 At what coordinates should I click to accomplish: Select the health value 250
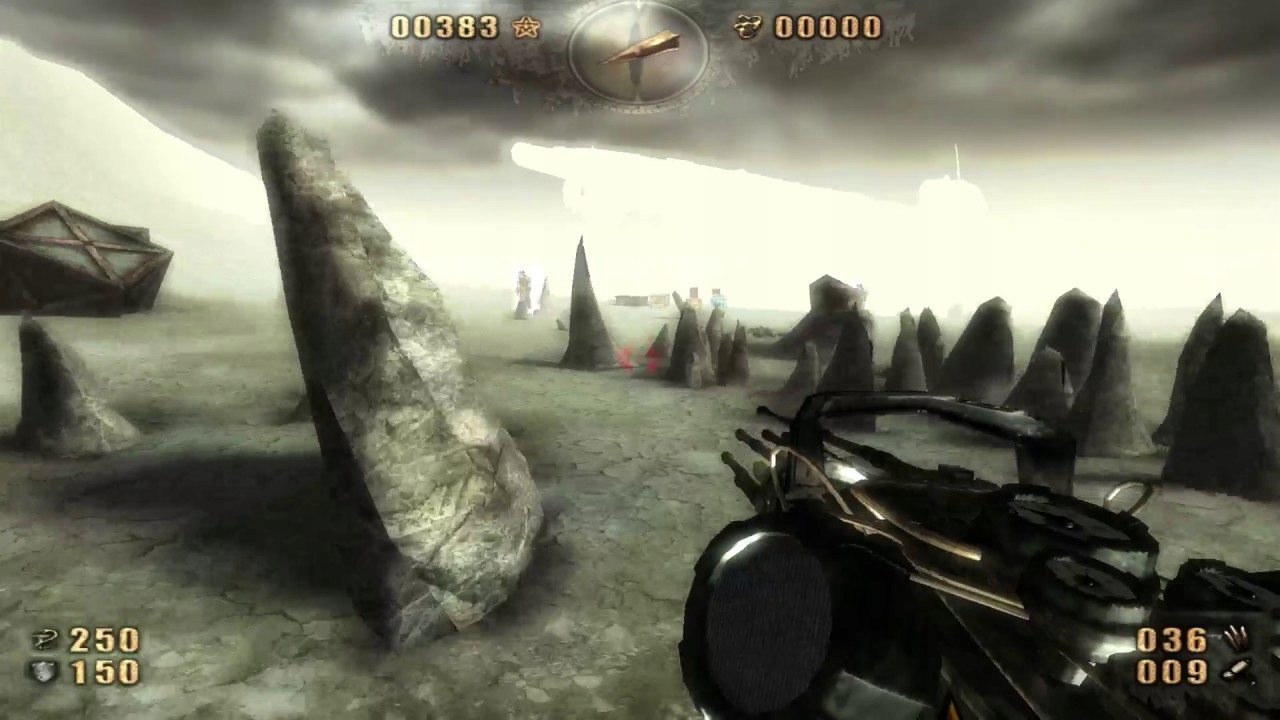pyautogui.click(x=104, y=640)
